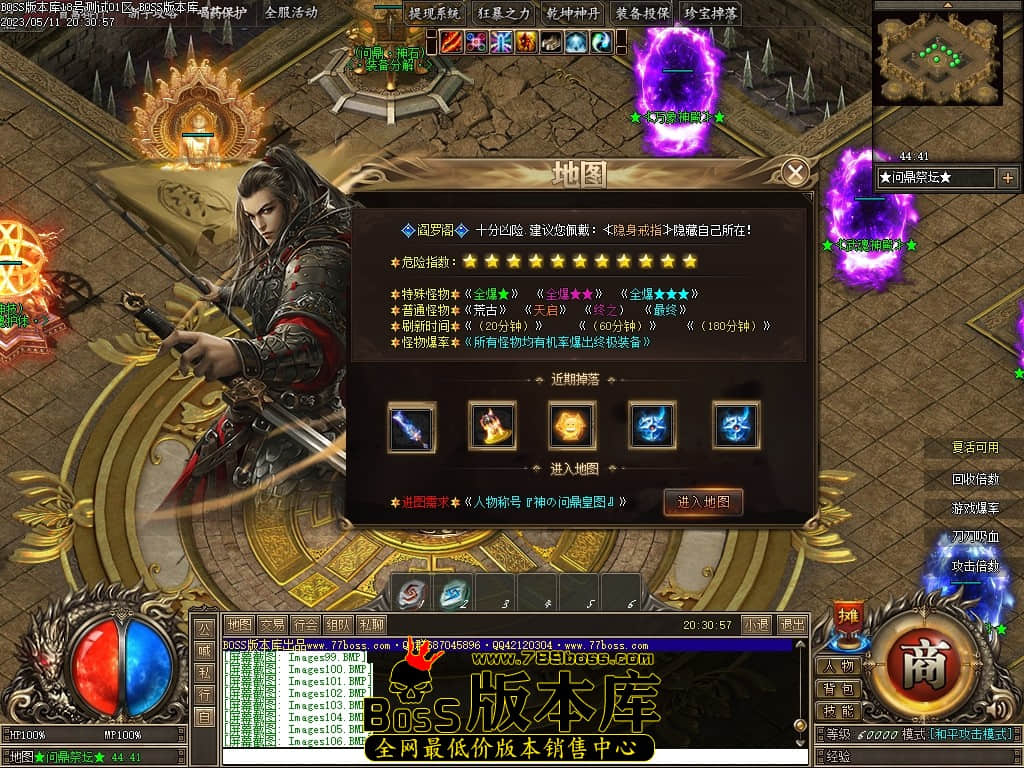
Task: Select the 行会 guild button above chat
Action: 306,625
